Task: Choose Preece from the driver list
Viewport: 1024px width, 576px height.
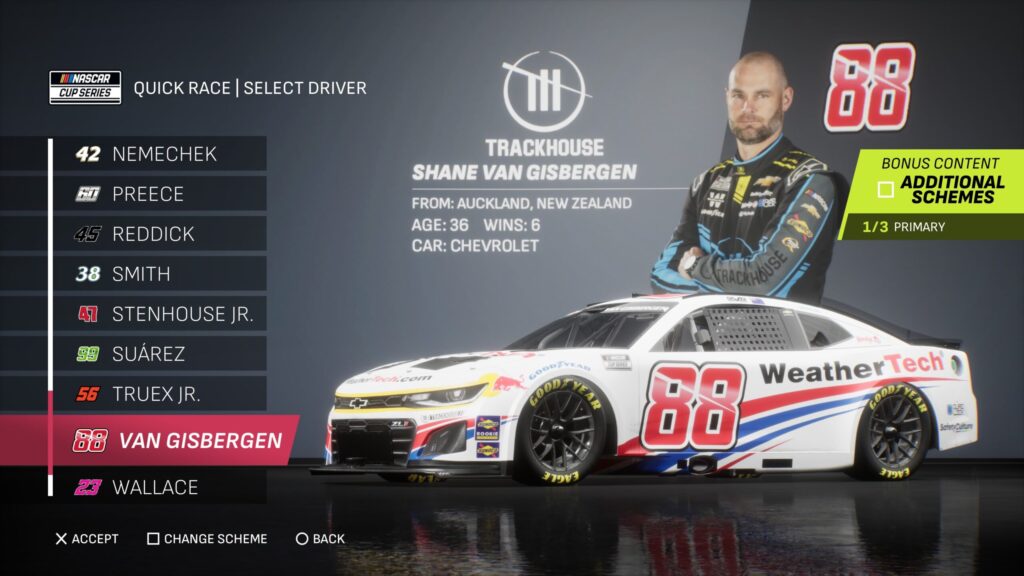Action: pos(160,194)
